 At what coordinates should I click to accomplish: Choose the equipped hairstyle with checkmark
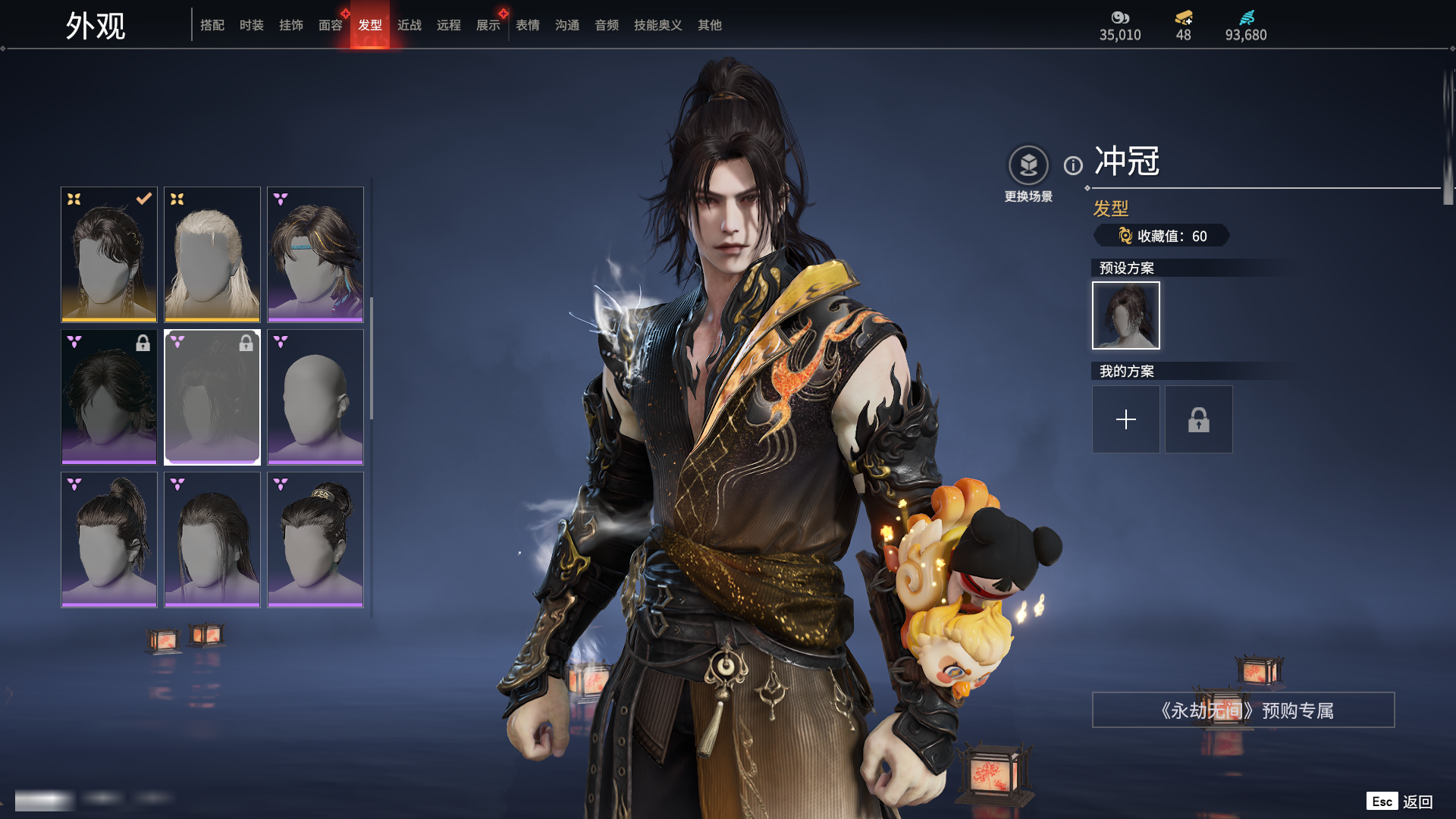click(109, 254)
